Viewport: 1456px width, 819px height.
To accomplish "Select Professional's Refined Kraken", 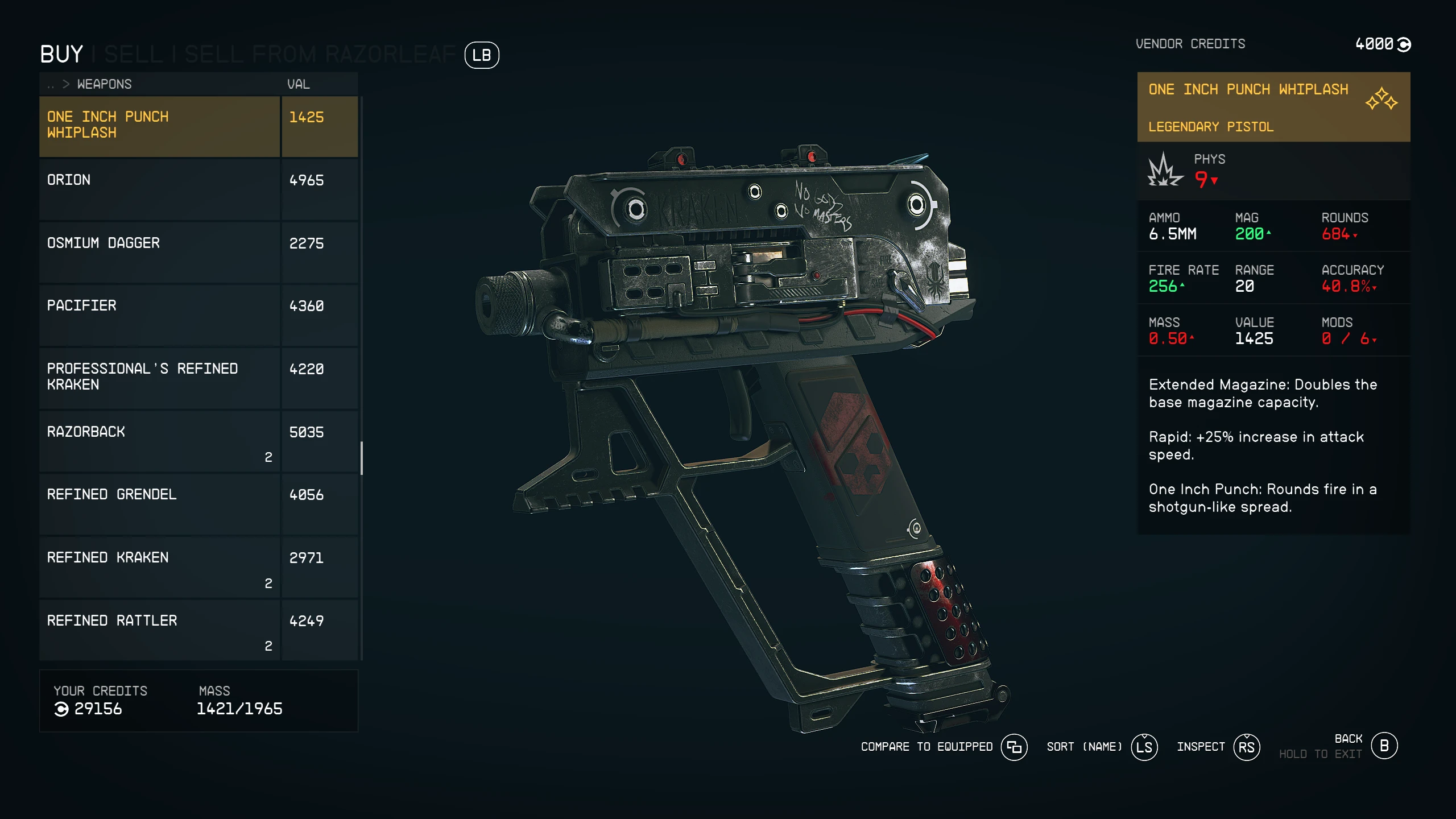I will tap(159, 378).
